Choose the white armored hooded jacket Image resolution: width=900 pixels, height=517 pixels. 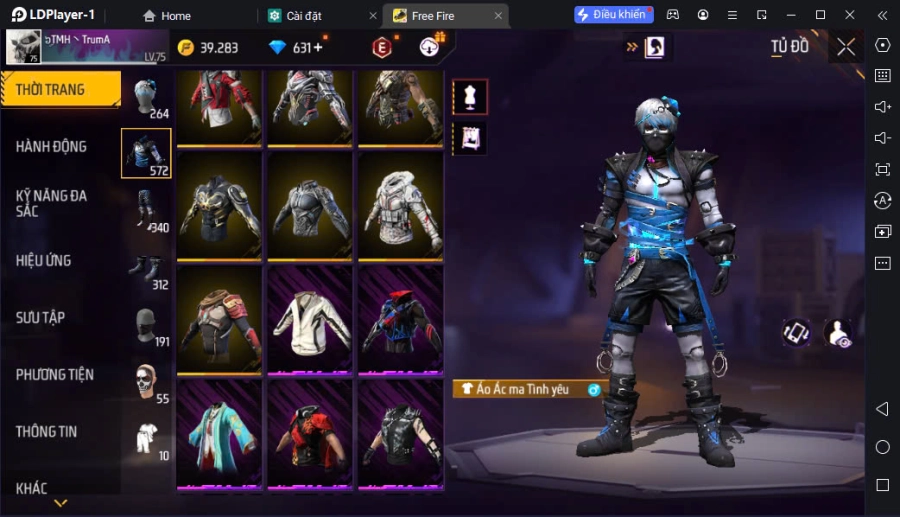399,207
